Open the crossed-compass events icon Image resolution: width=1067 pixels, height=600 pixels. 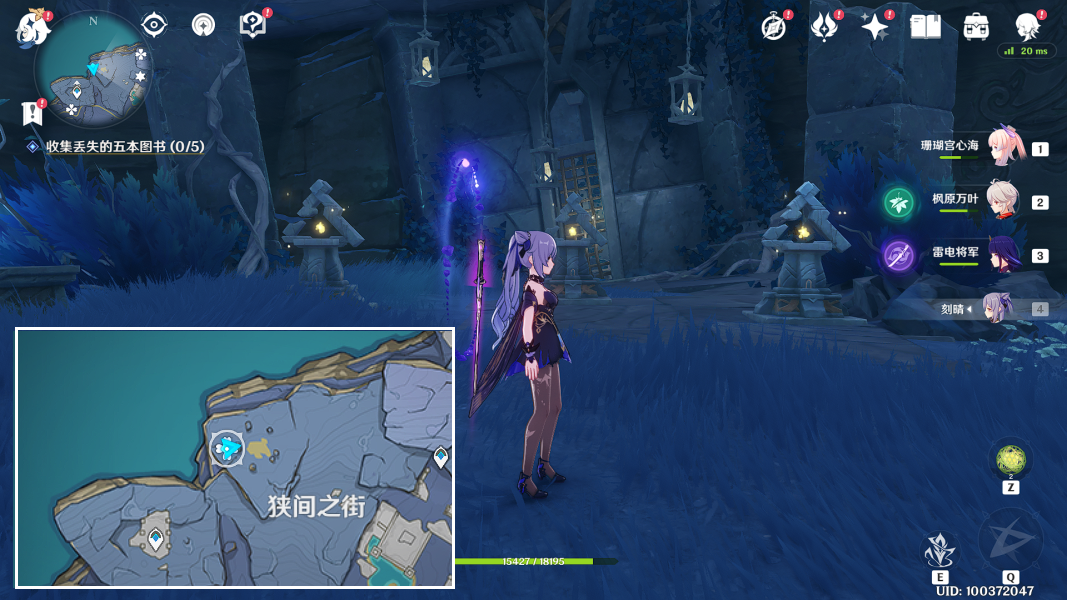click(774, 27)
